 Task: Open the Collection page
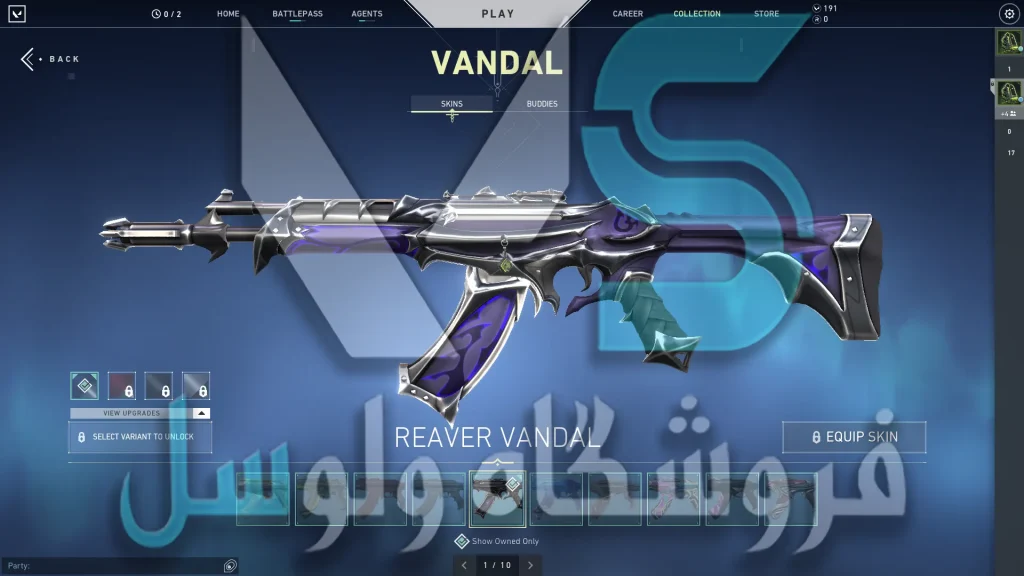[x=697, y=14]
